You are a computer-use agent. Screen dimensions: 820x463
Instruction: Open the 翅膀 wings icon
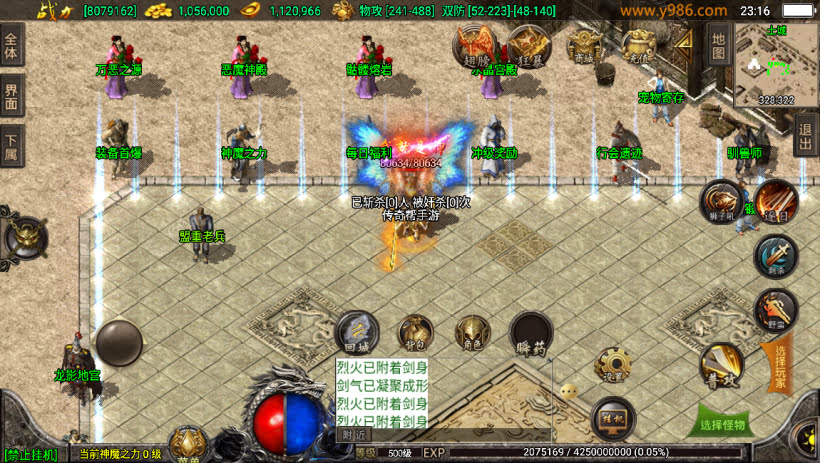[x=475, y=44]
